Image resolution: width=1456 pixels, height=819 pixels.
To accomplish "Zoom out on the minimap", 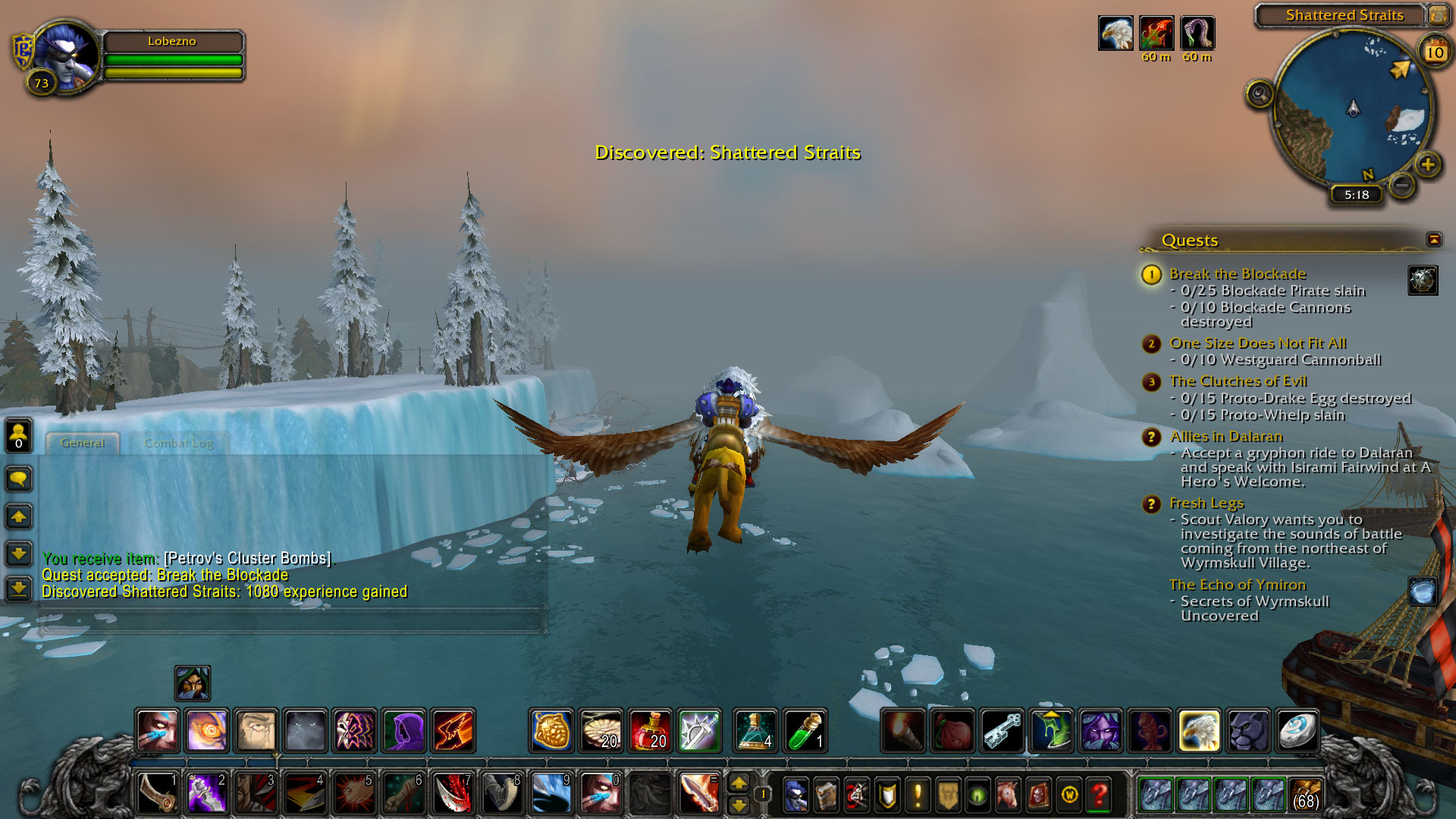I will click(x=1402, y=184).
